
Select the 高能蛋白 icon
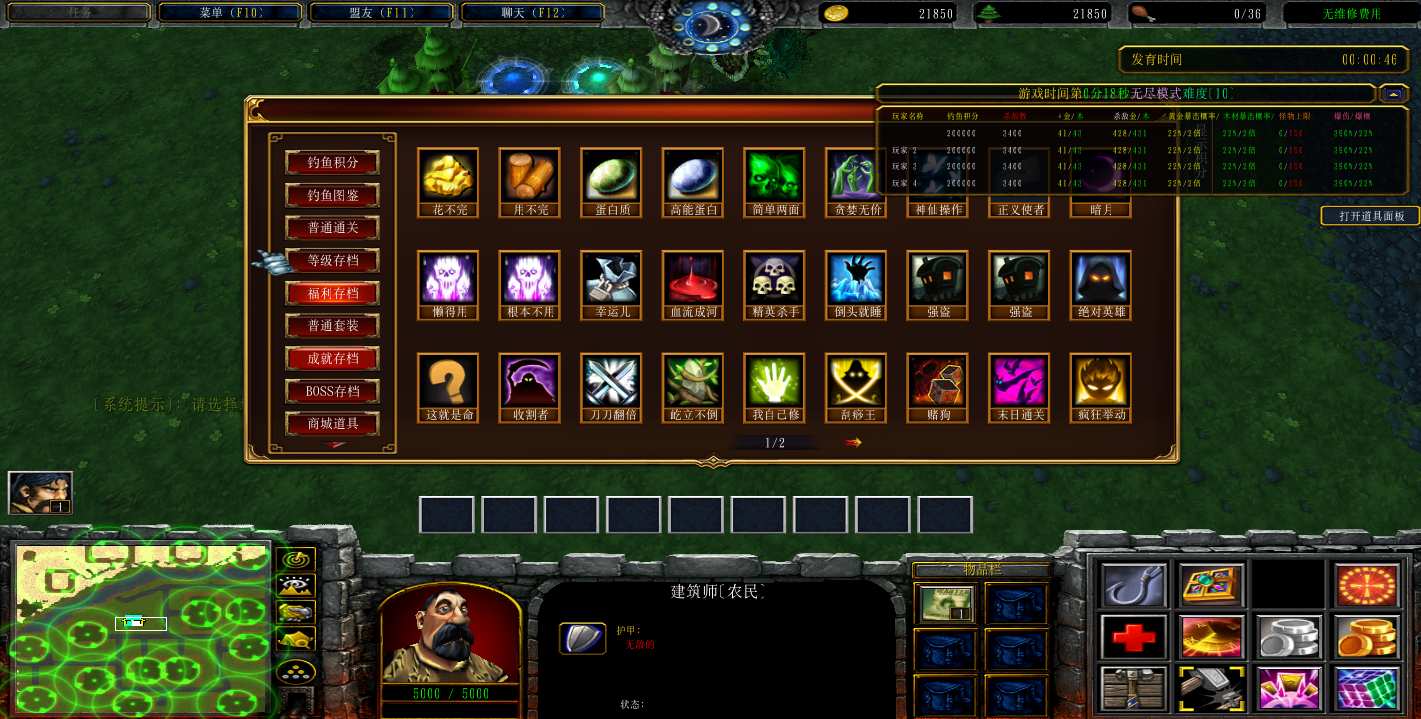click(x=692, y=176)
